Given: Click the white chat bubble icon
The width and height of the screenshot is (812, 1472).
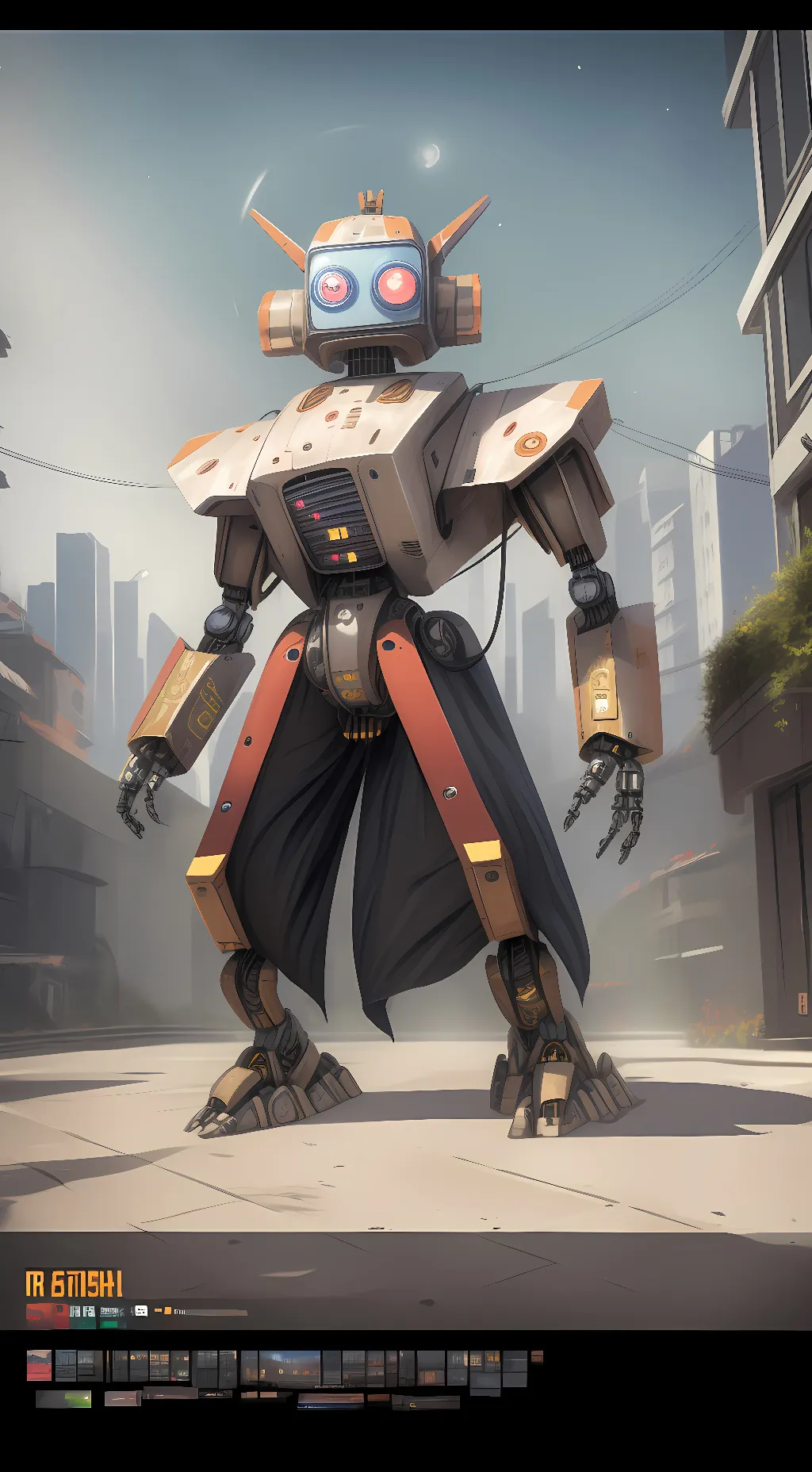Looking at the screenshot, I should pos(141,1311).
